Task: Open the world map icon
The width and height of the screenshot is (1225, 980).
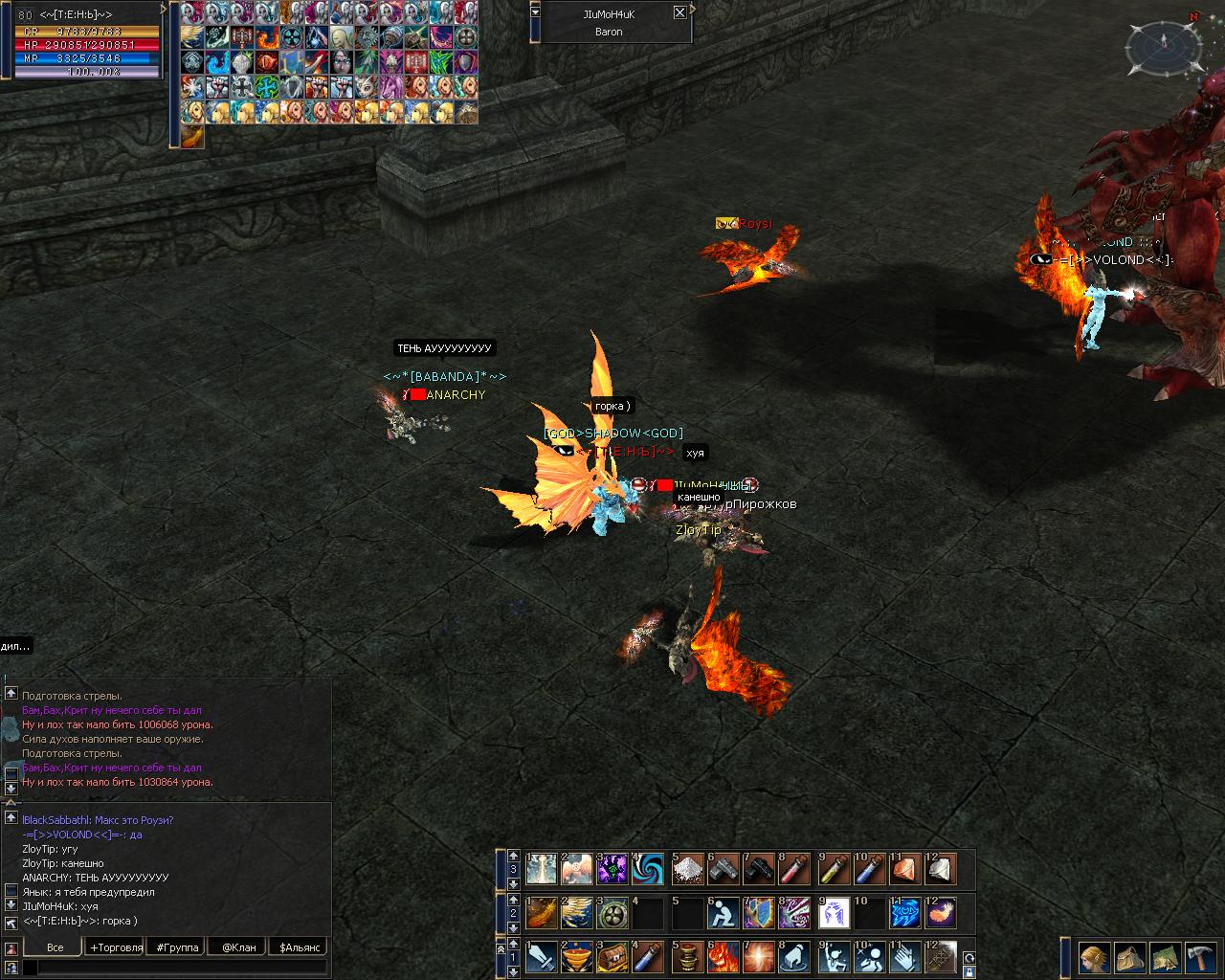Action: [x=1165, y=957]
